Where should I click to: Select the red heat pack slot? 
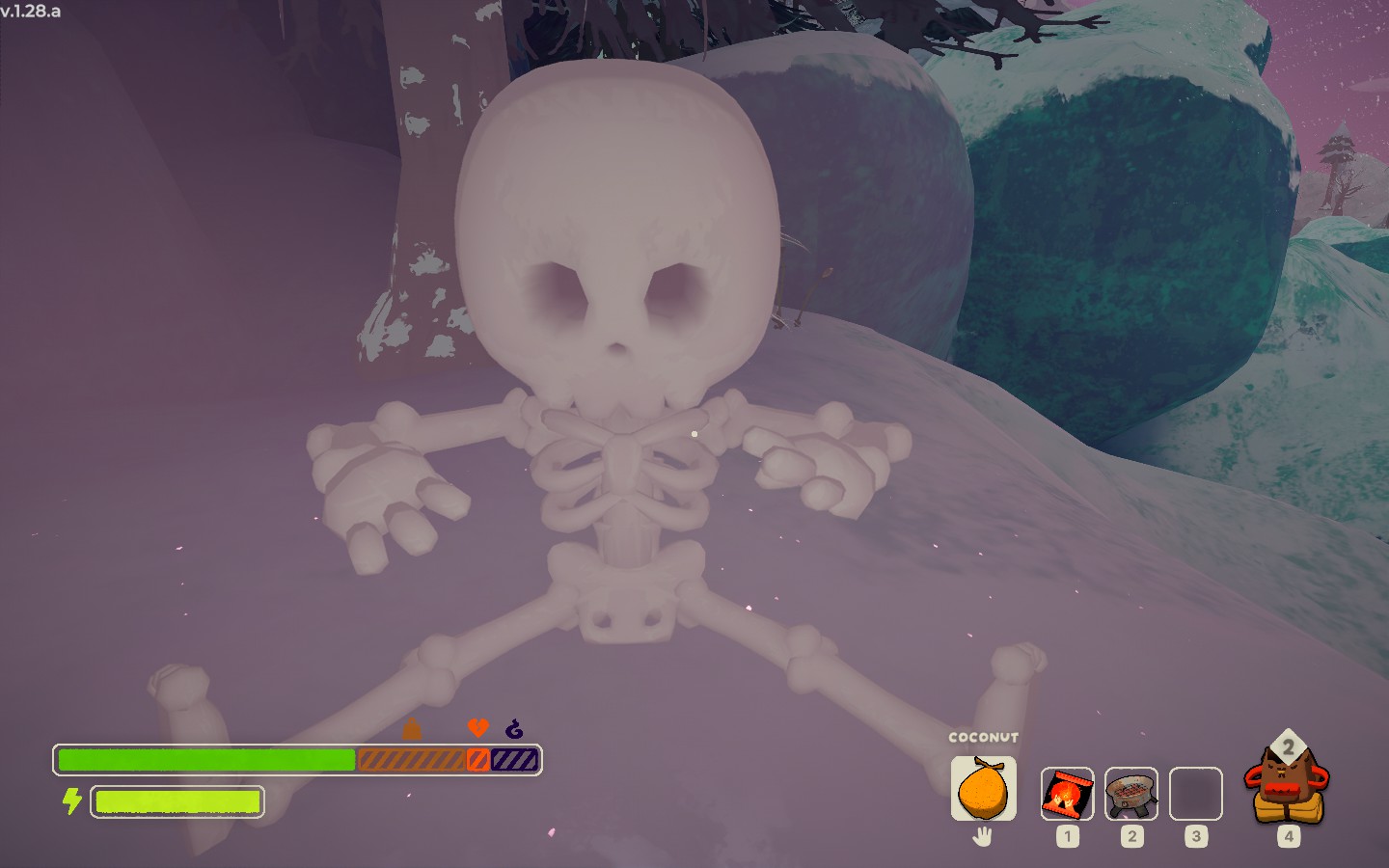(x=1067, y=794)
